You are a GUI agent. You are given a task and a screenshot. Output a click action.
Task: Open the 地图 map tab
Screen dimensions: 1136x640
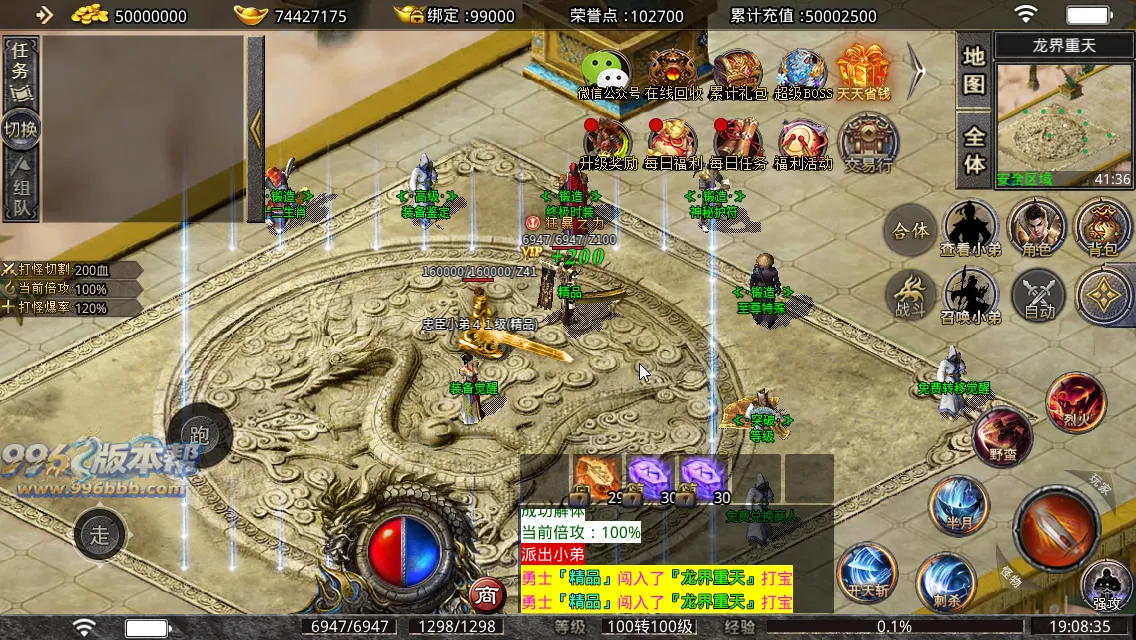974,70
